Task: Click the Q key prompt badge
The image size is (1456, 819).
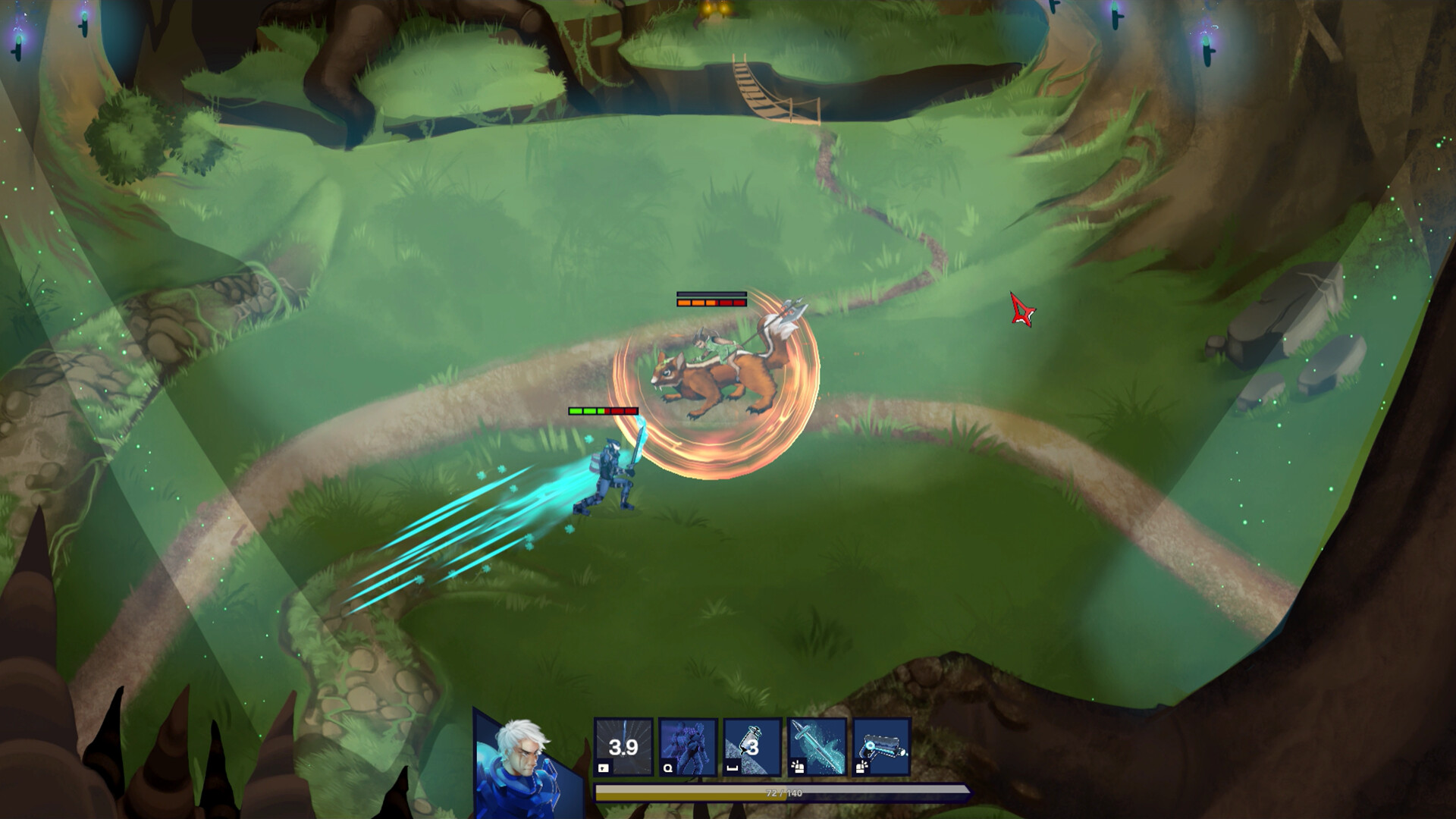Action: (667, 767)
